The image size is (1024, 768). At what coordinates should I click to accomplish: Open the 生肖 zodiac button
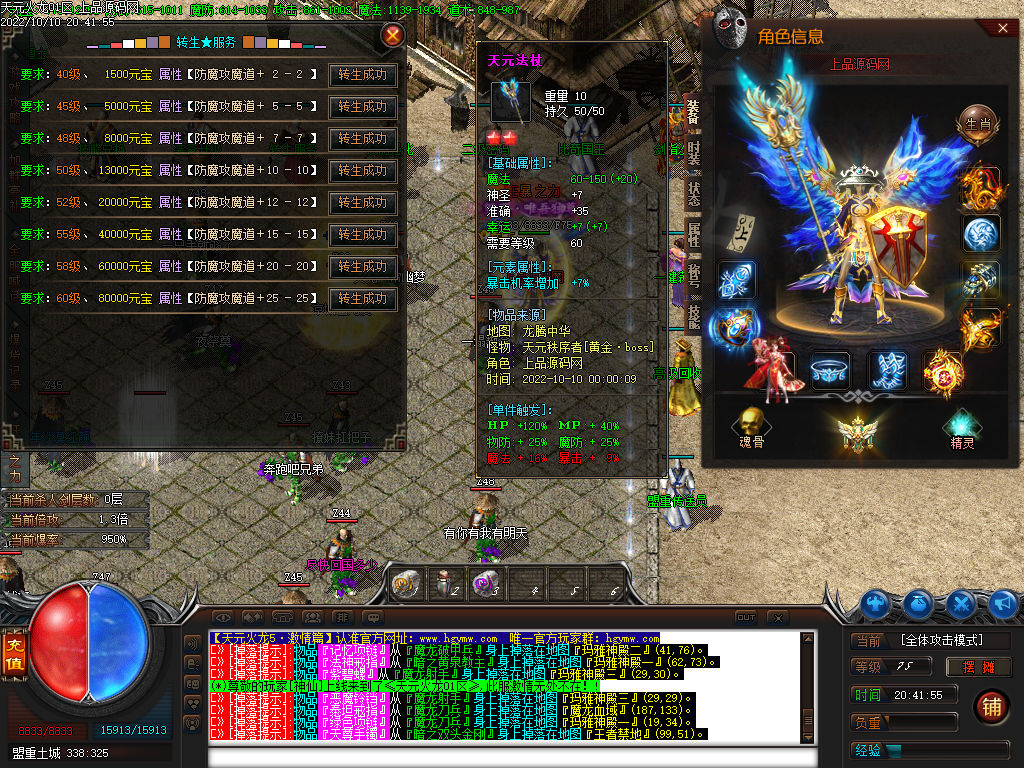[x=979, y=125]
